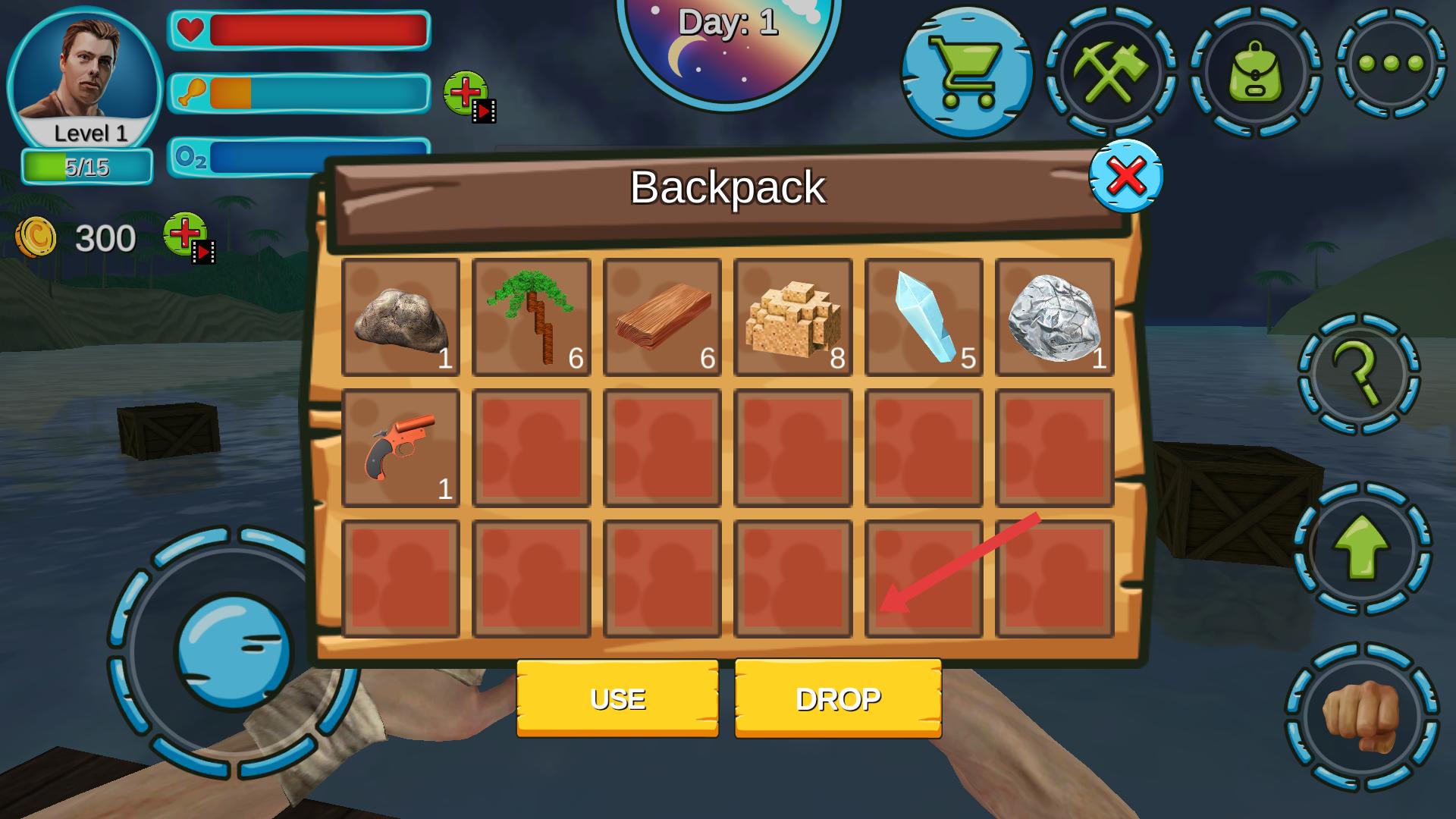
Task: Pick the blue crystal slot
Action: coord(924,317)
